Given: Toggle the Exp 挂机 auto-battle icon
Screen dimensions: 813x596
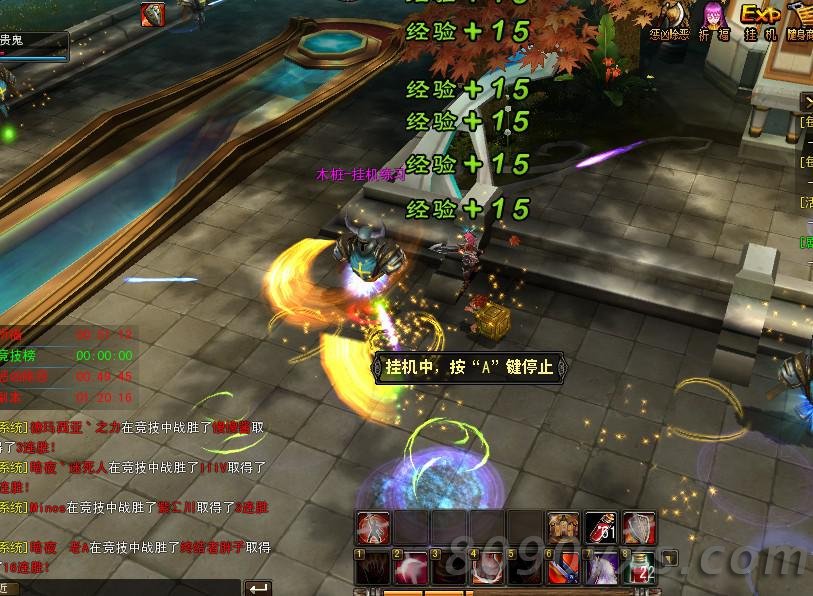Looking at the screenshot, I should 760,18.
